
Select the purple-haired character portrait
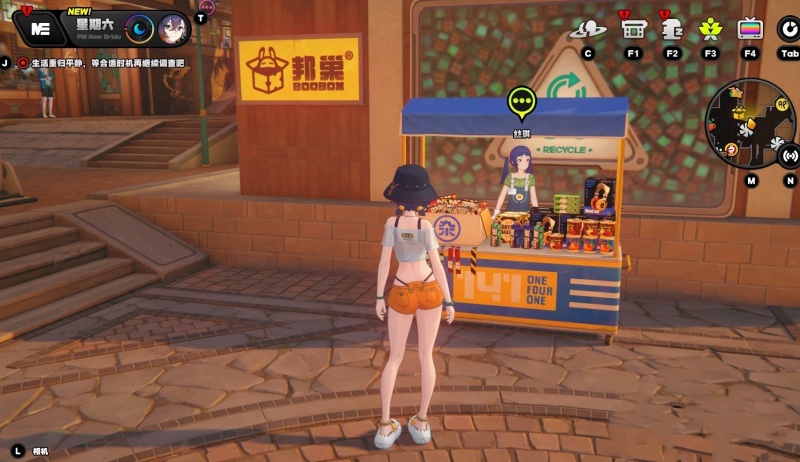coord(171,29)
